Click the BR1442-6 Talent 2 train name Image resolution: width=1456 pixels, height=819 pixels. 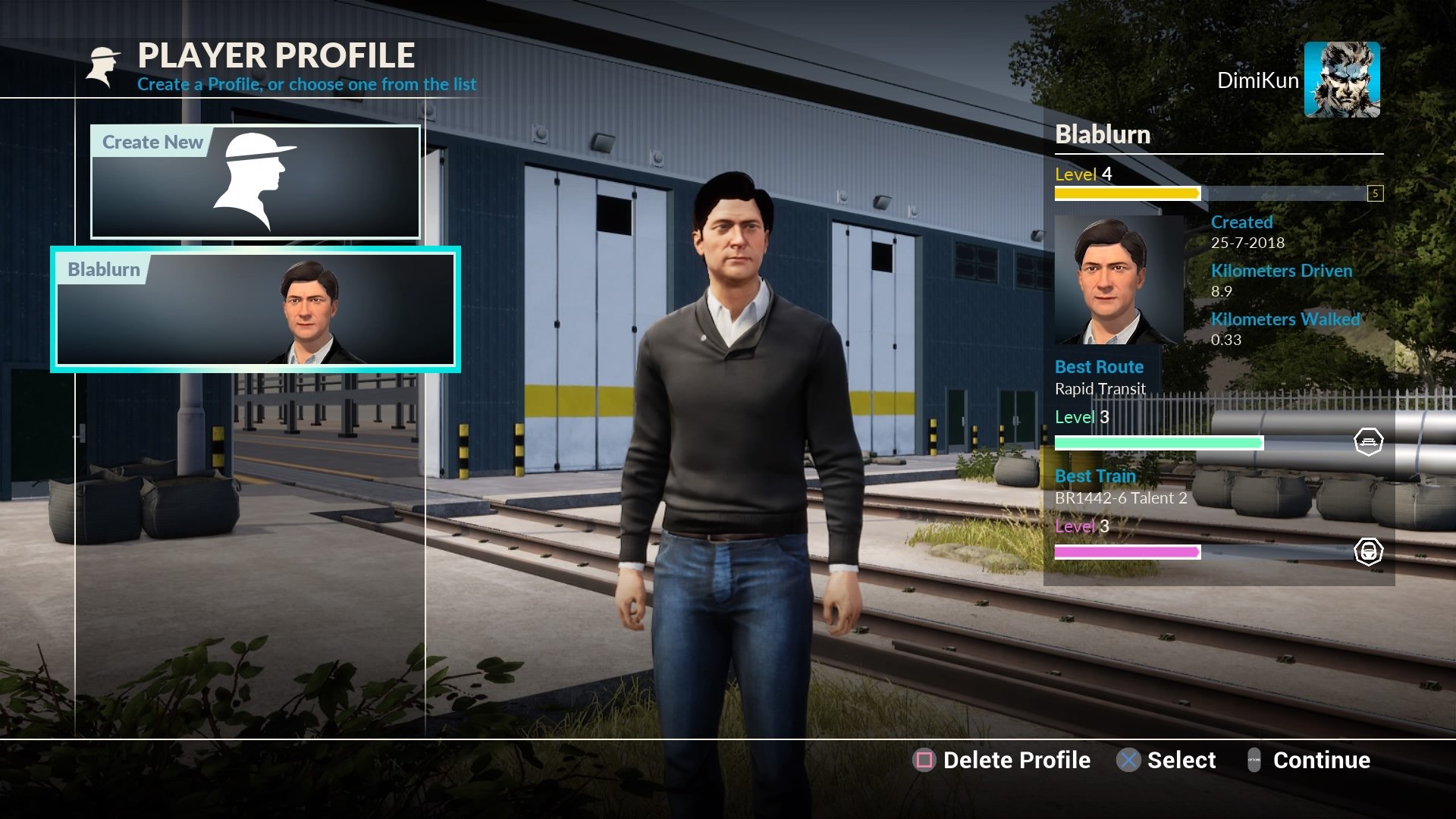click(x=1122, y=498)
